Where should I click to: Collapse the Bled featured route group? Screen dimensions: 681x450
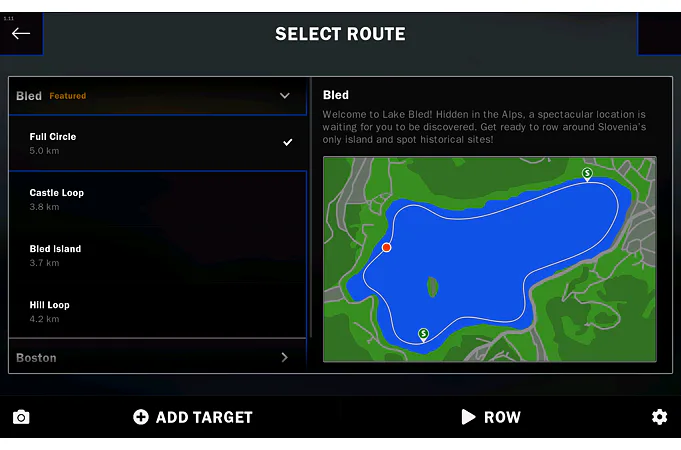(285, 96)
